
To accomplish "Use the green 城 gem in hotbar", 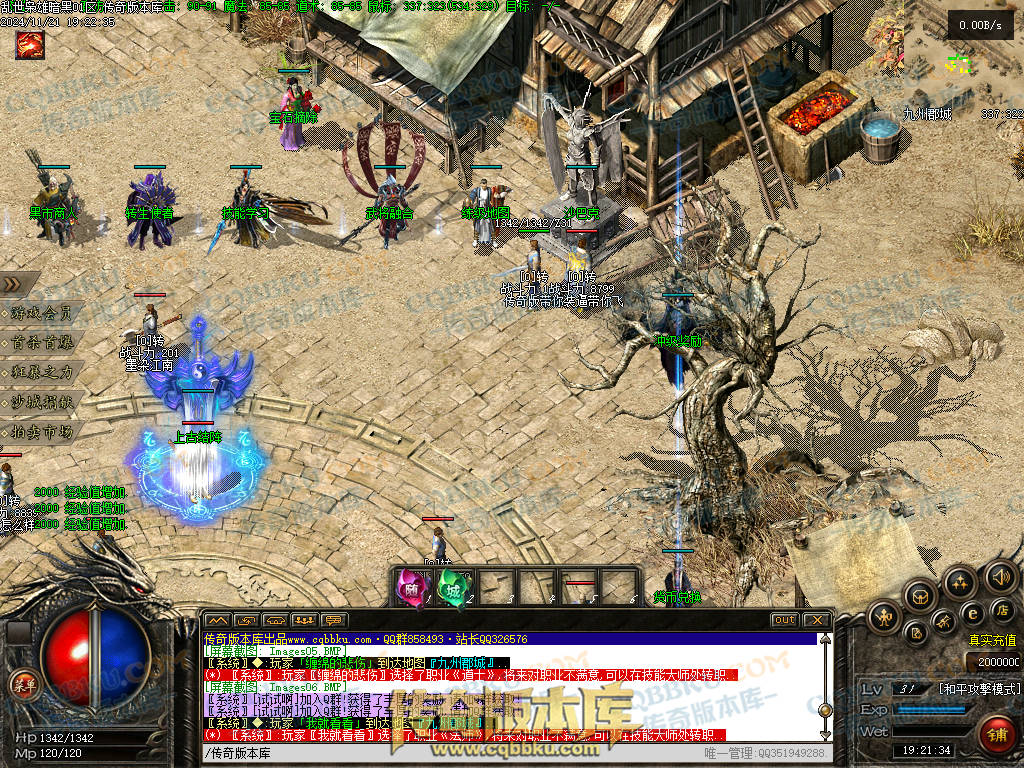I will tap(453, 585).
